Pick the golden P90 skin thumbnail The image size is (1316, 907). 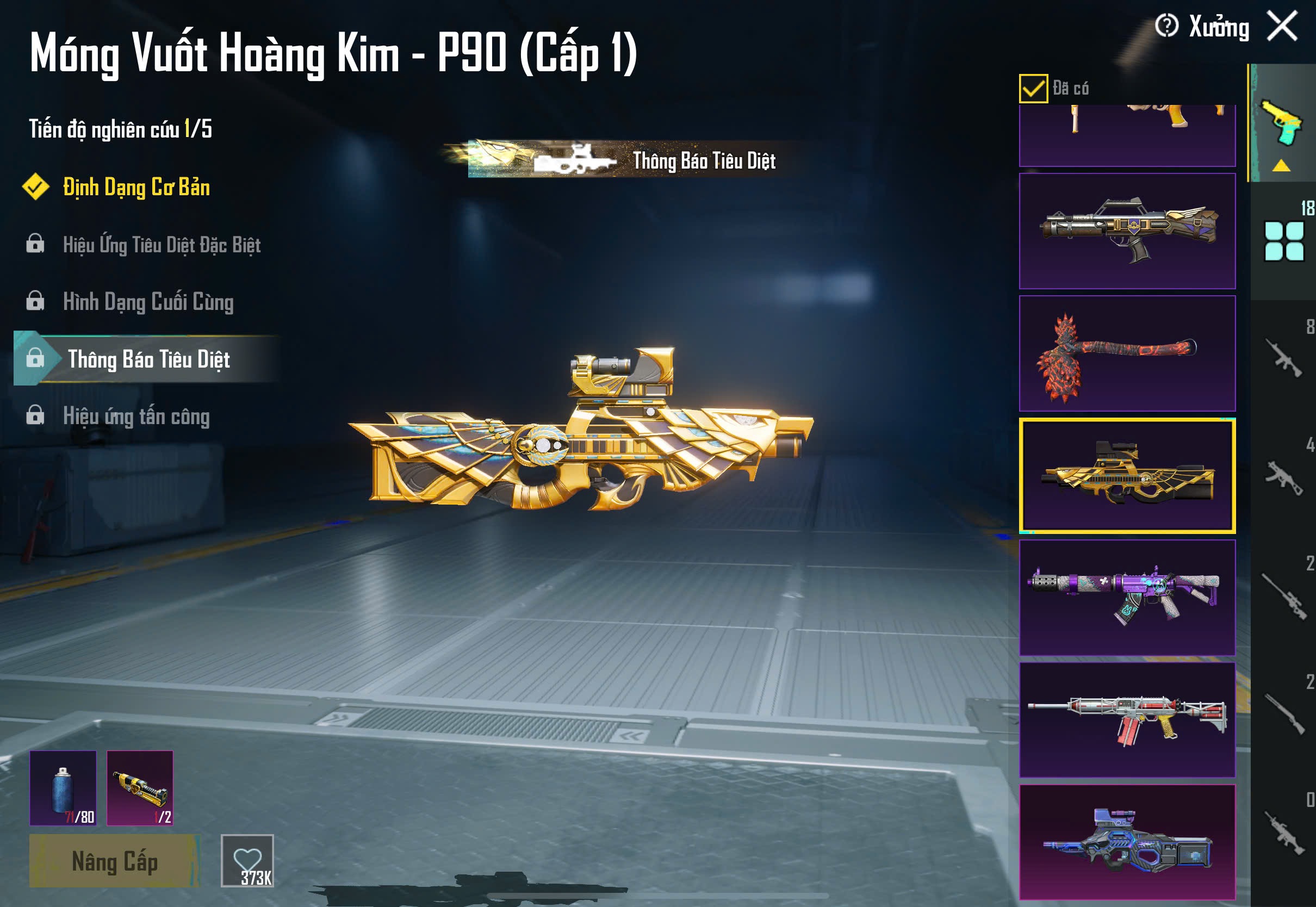click(1127, 476)
